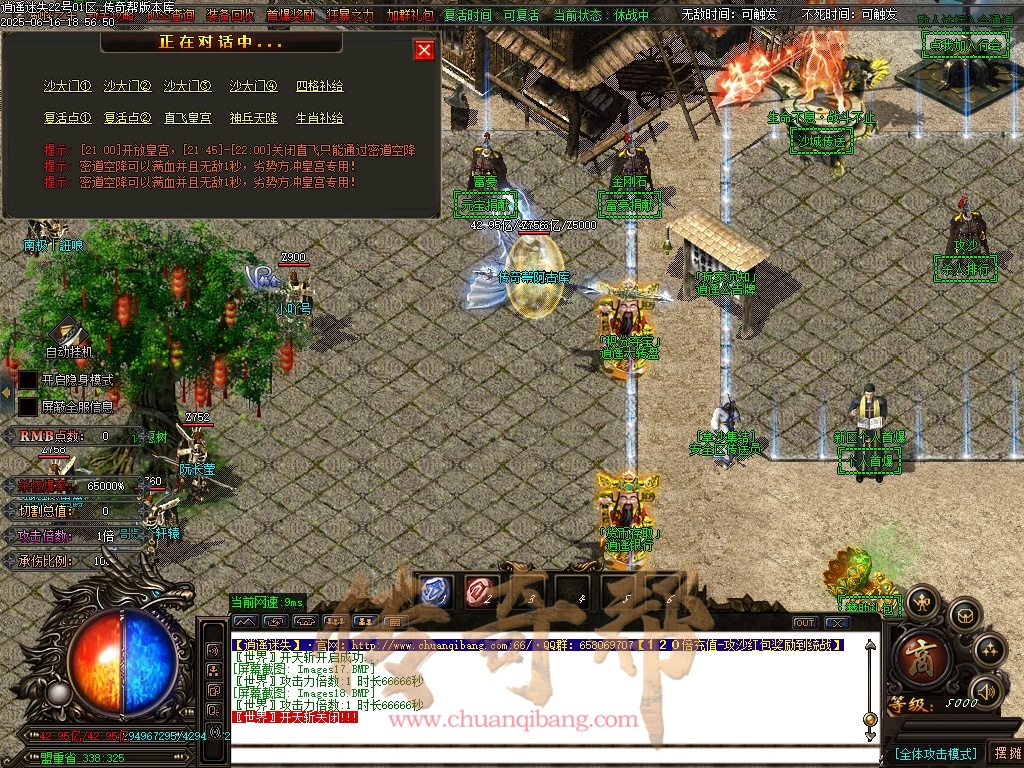Select the 四格补给 supply option

click(319, 87)
